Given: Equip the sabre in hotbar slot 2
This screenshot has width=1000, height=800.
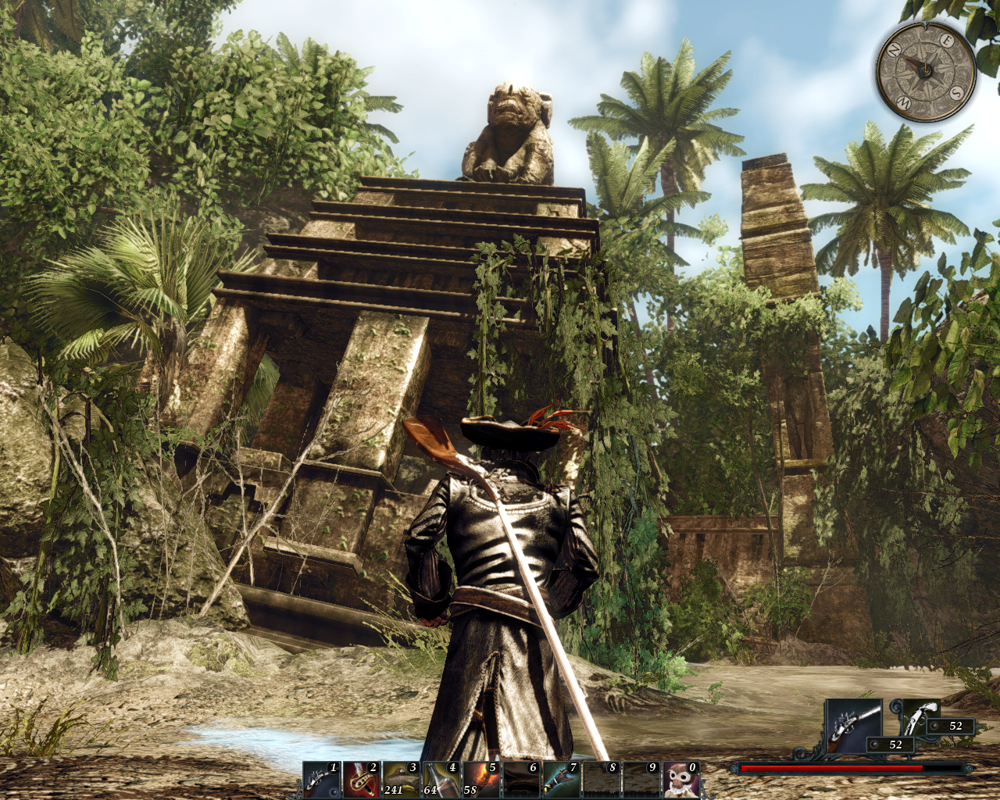Looking at the screenshot, I should [361, 780].
